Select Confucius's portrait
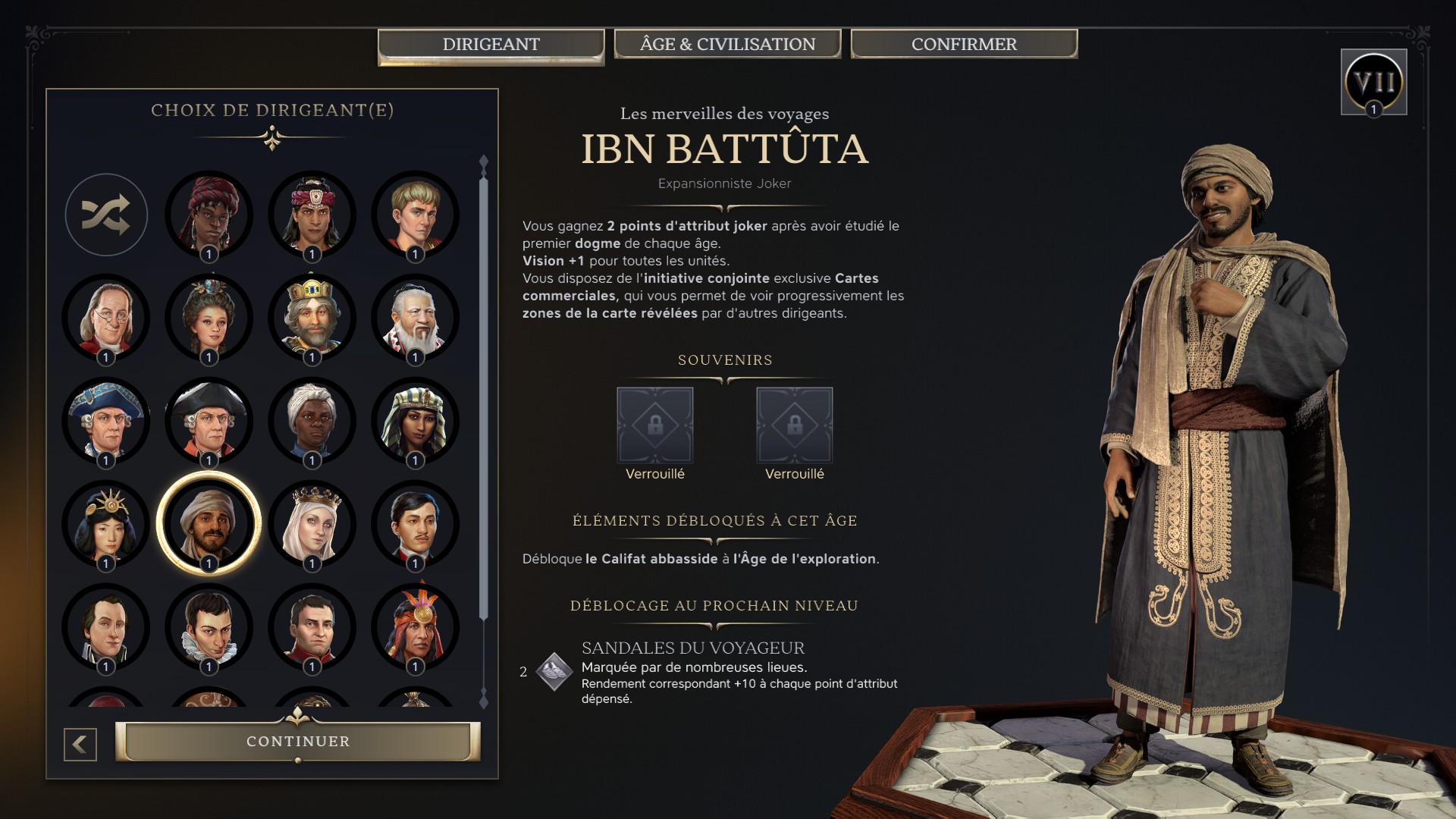The height and width of the screenshot is (819, 1456). [x=415, y=318]
